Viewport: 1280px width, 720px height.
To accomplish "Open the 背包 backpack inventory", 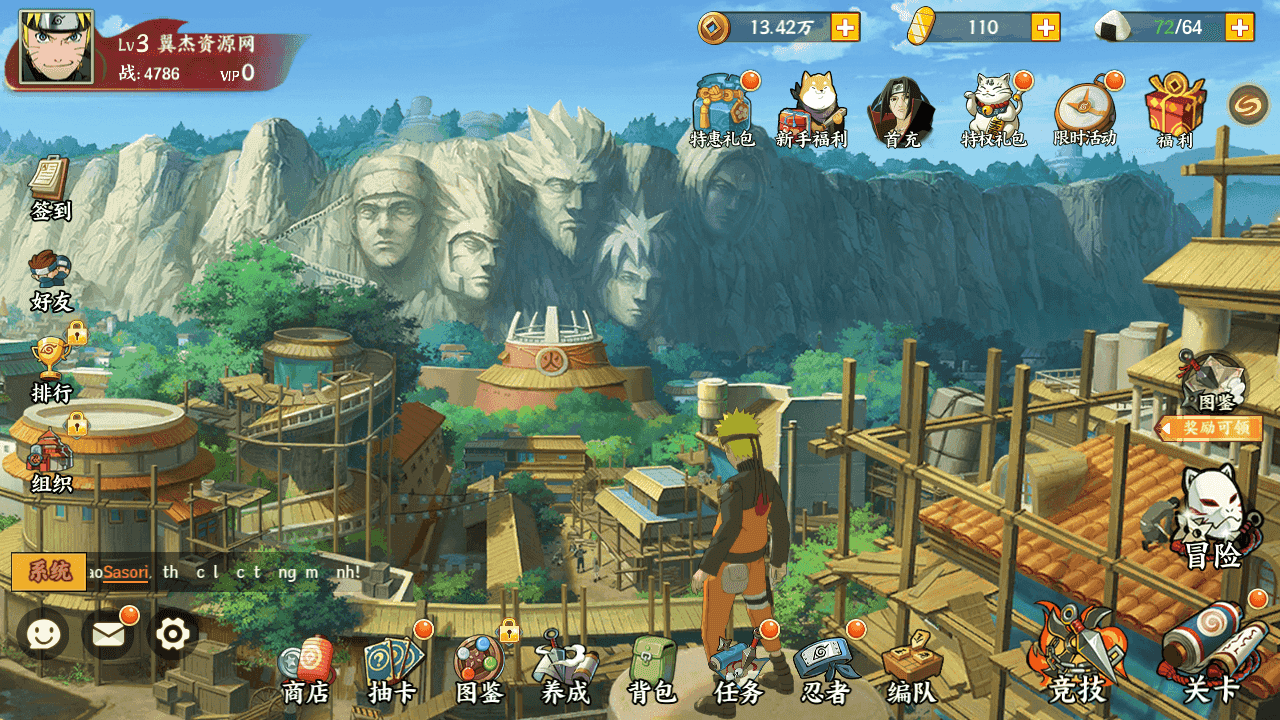I will 653,668.
